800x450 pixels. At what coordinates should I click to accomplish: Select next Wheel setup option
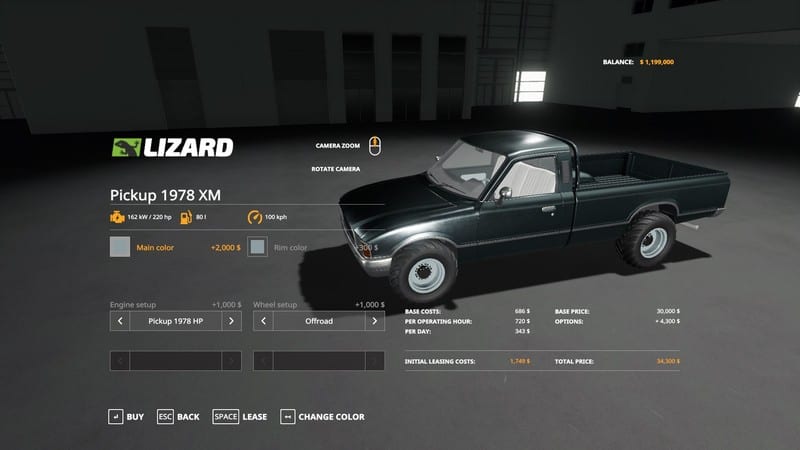coord(375,321)
